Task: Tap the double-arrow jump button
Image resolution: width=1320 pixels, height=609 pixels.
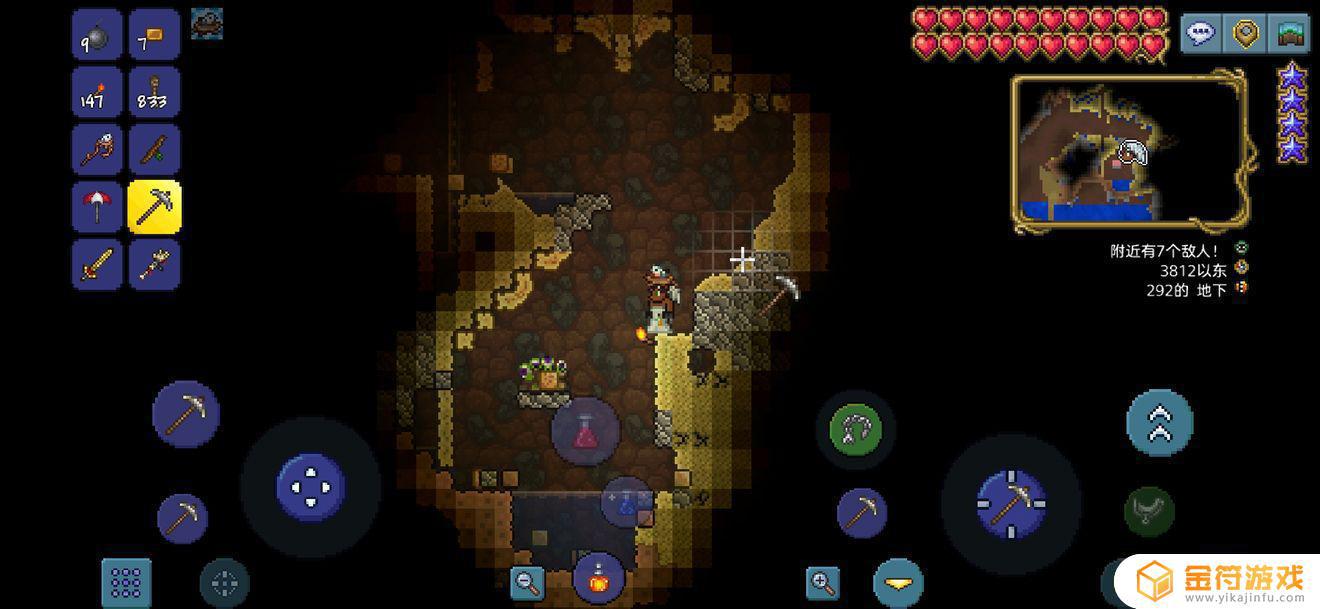Action: pos(1159,423)
